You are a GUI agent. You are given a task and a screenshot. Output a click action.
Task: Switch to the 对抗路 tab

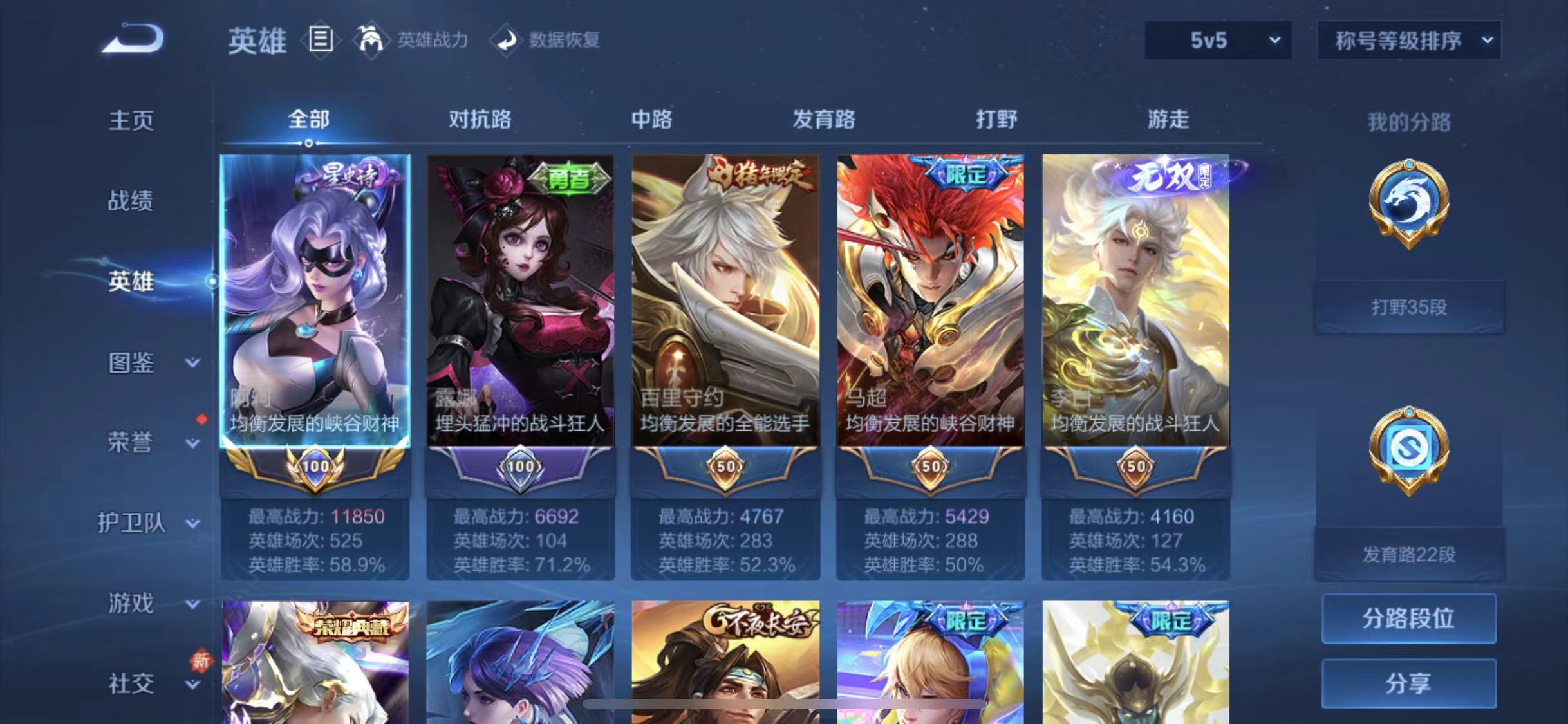click(481, 120)
